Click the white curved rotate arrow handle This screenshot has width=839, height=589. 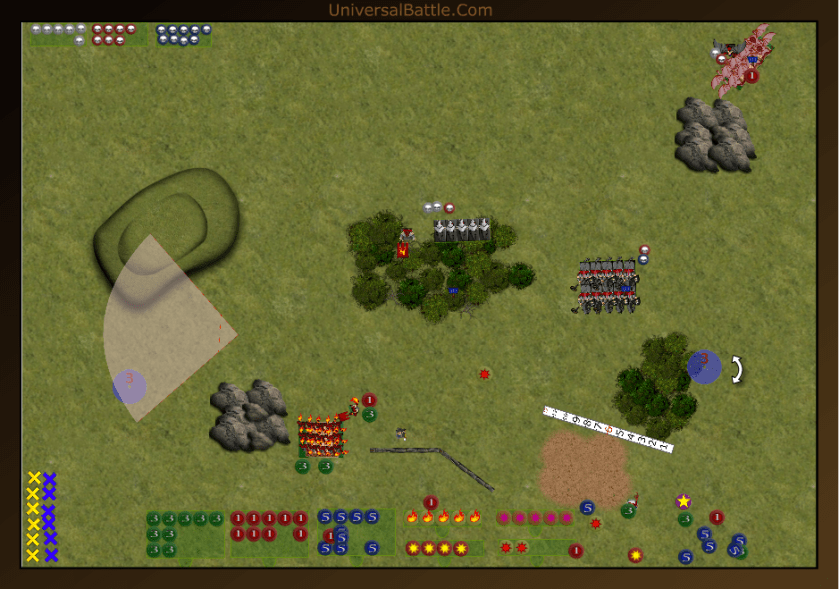click(x=736, y=370)
